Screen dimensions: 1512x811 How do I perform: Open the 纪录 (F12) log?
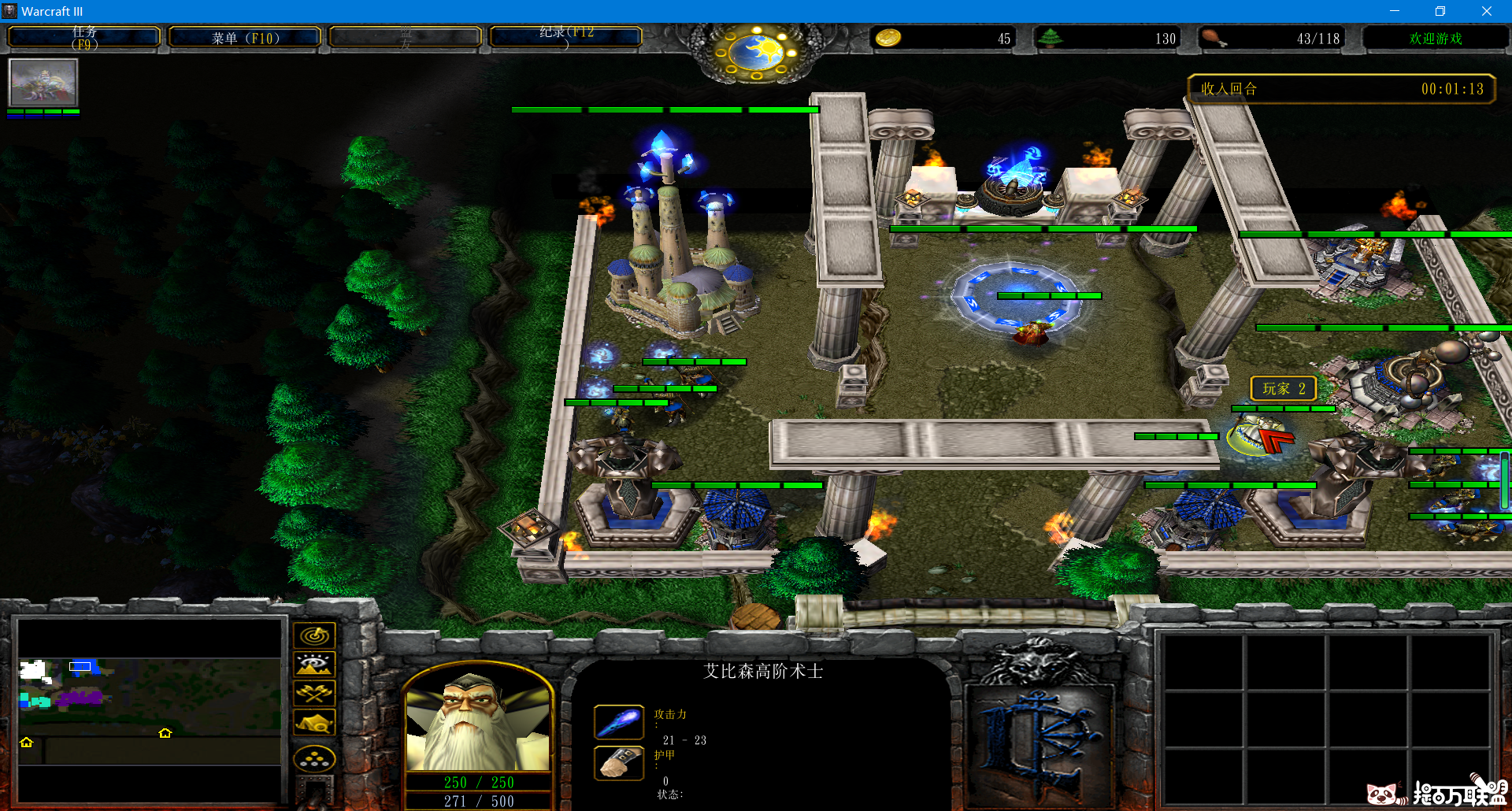(x=565, y=38)
